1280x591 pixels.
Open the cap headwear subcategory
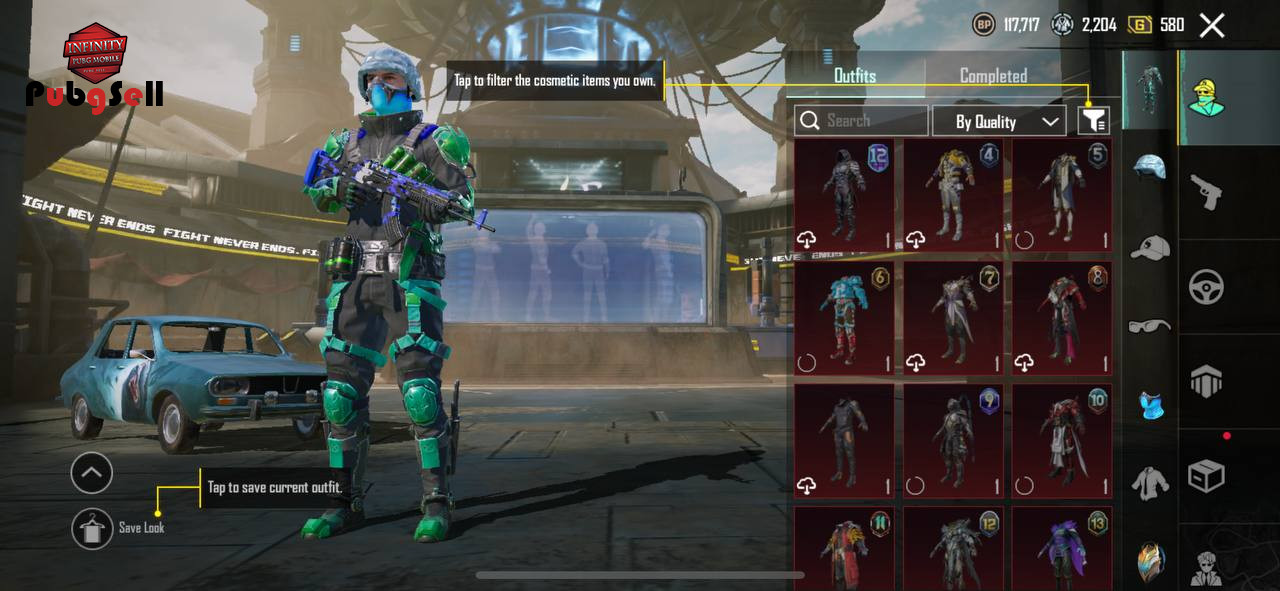pyautogui.click(x=1150, y=247)
